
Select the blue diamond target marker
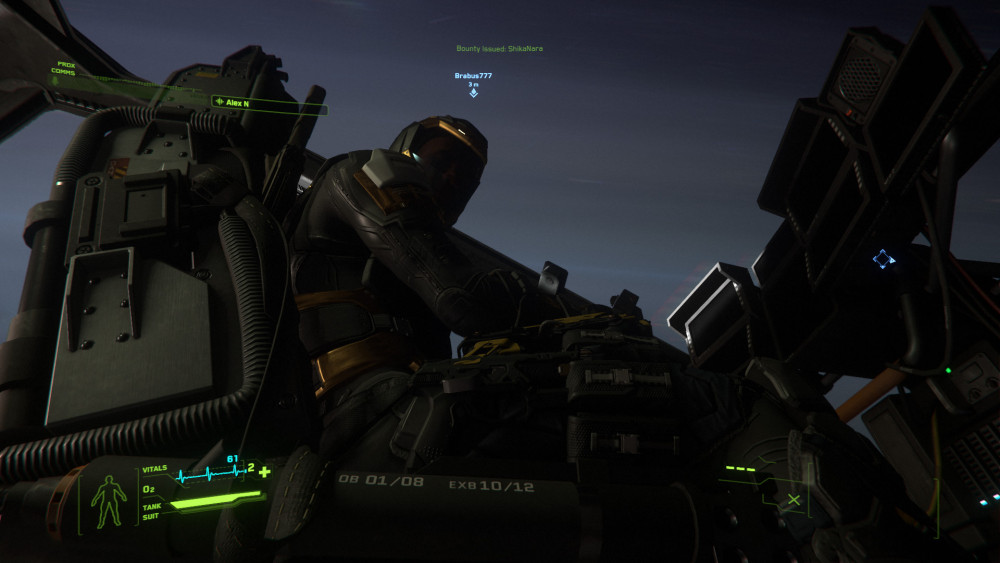click(882, 259)
